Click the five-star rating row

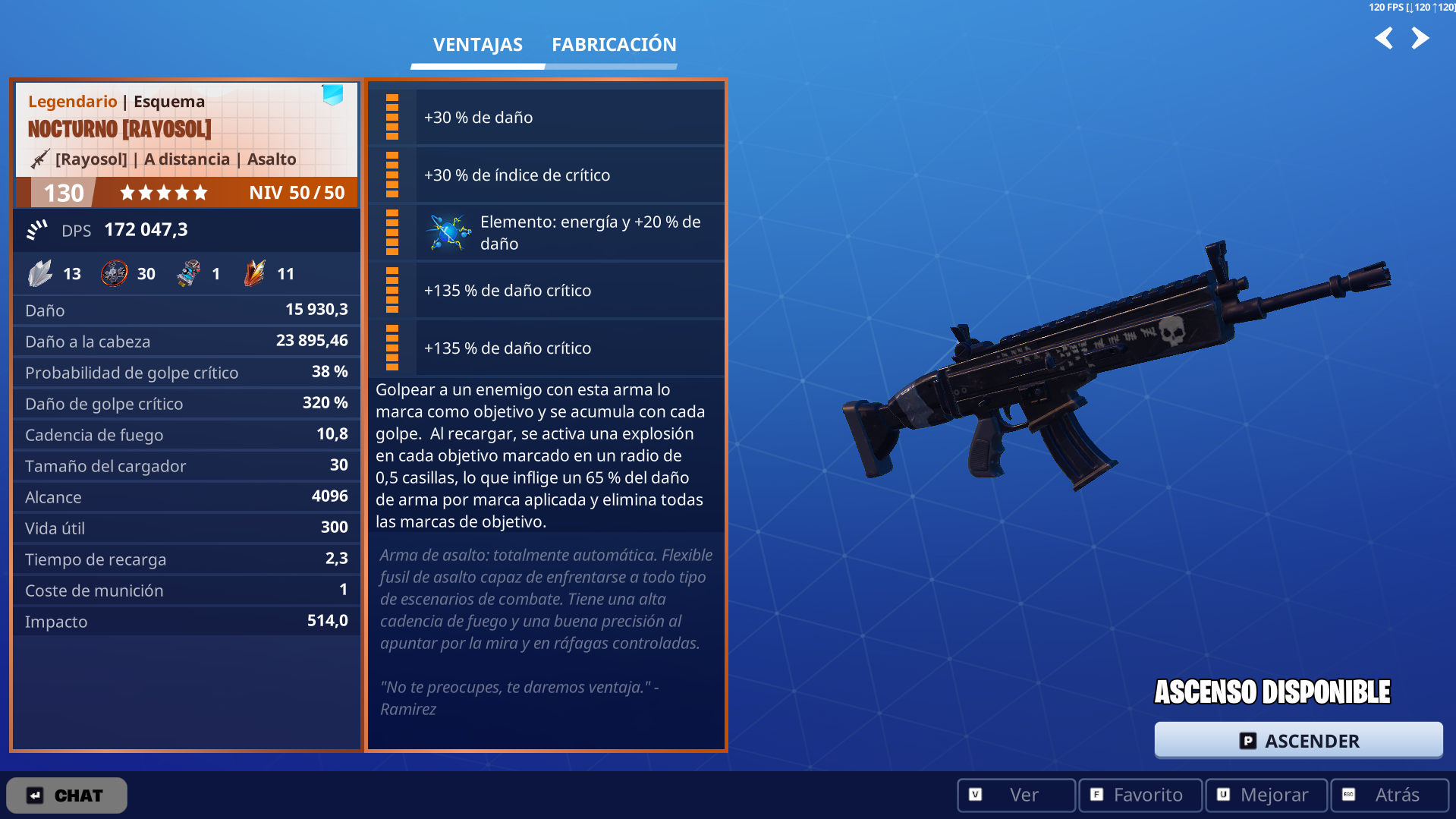pos(163,192)
